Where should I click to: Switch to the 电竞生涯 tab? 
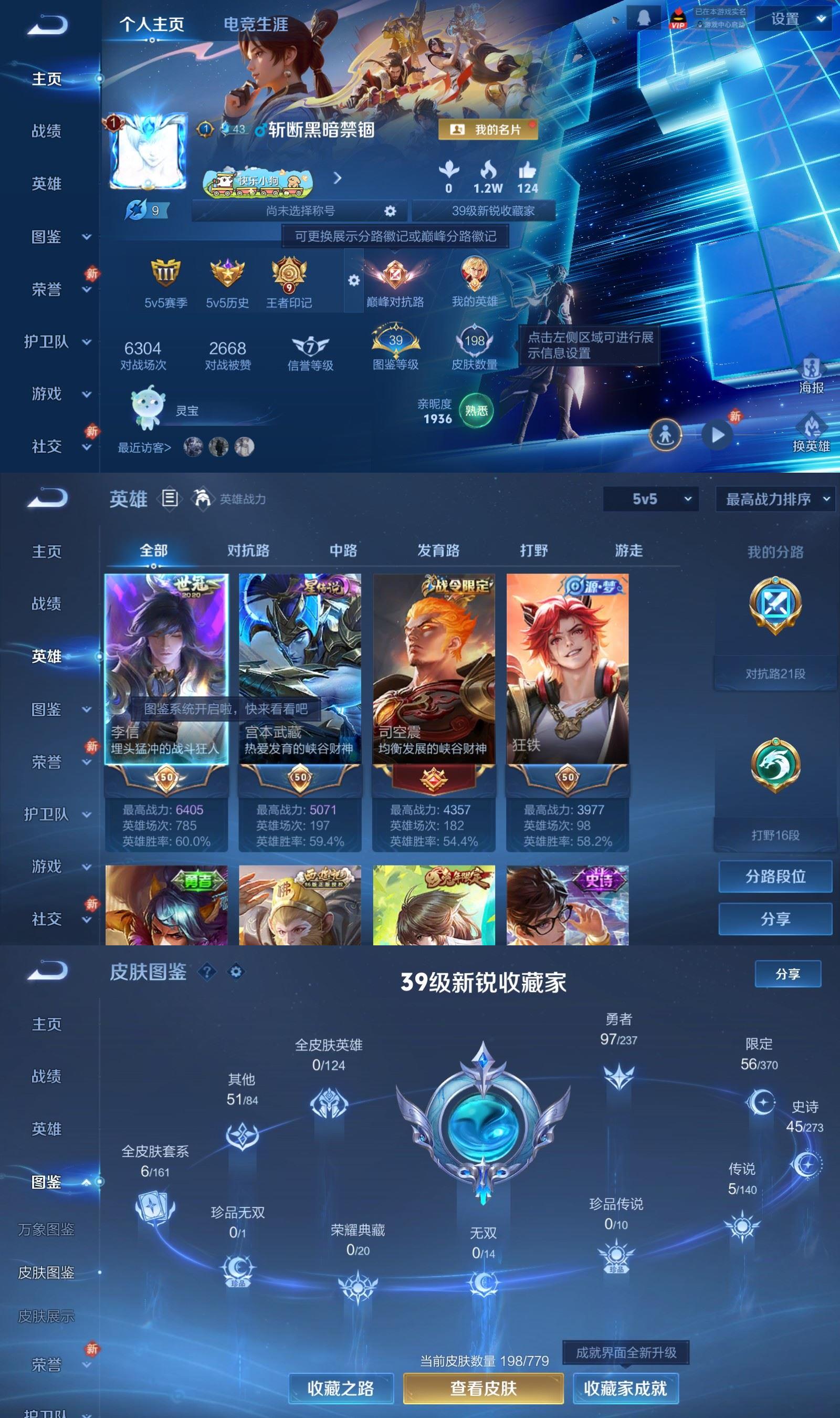coord(256,25)
